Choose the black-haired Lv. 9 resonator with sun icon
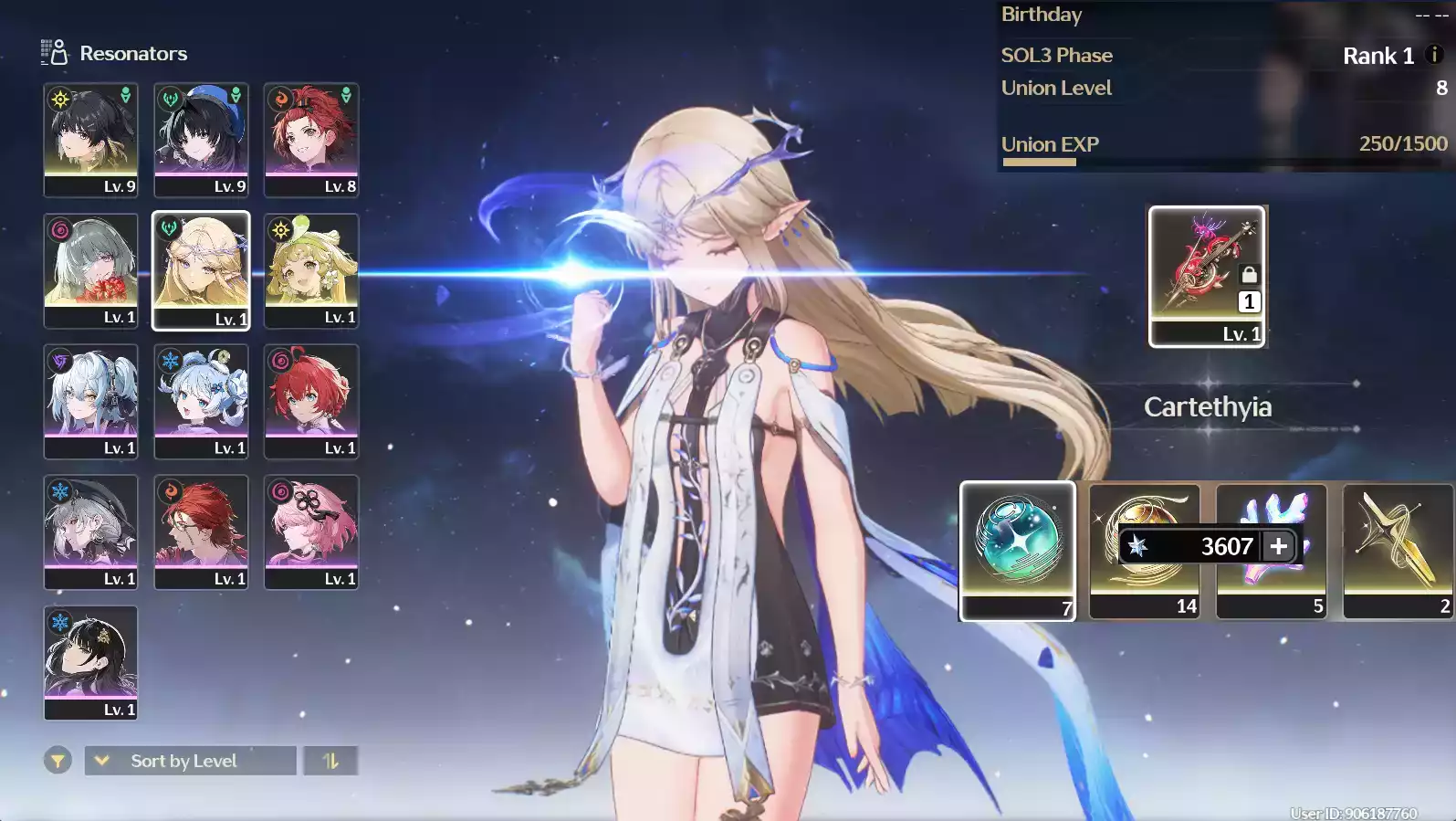This screenshot has width=1456, height=821. [90, 139]
